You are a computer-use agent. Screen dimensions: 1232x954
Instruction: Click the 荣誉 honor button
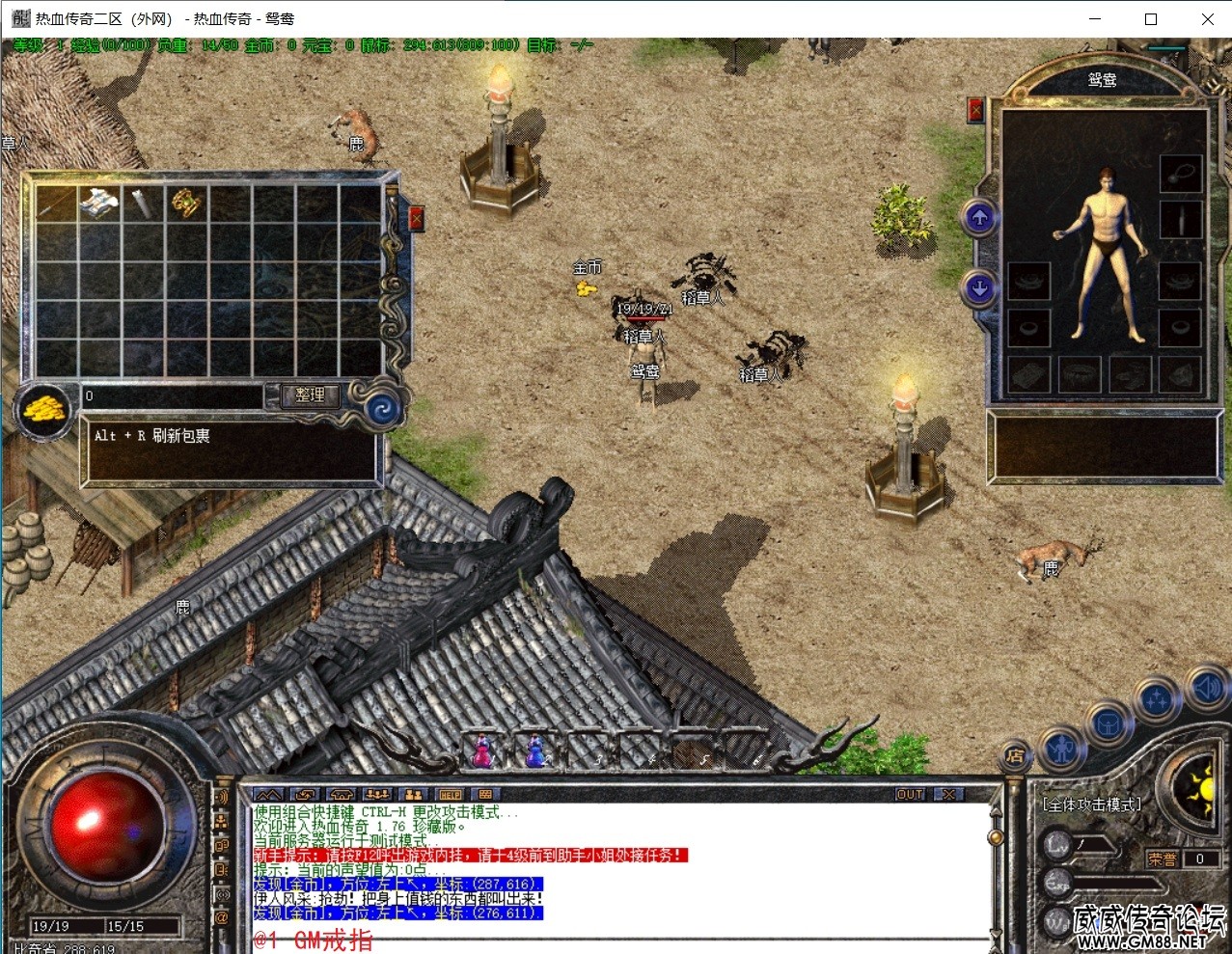pyautogui.click(x=1163, y=859)
